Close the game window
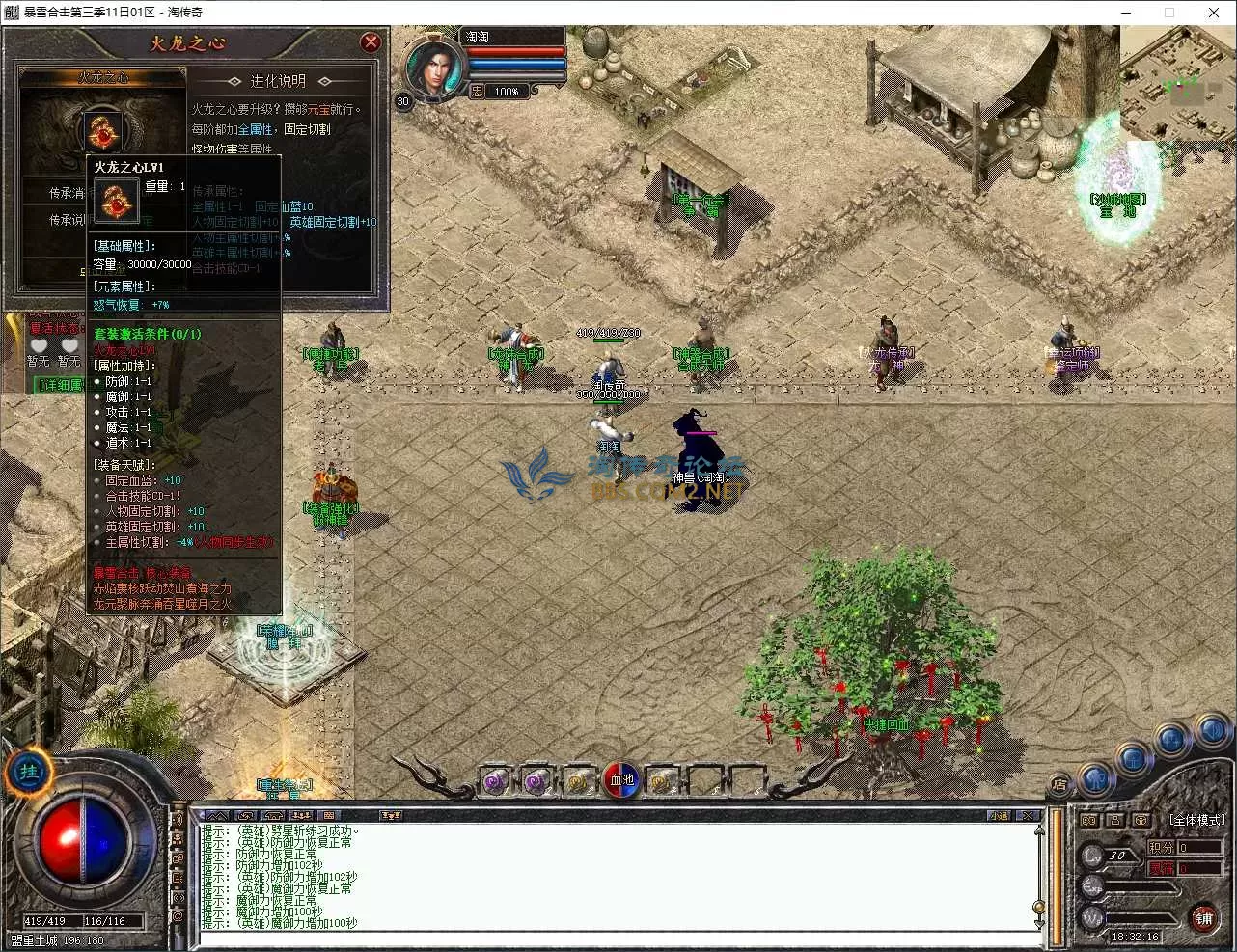 click(x=1213, y=13)
